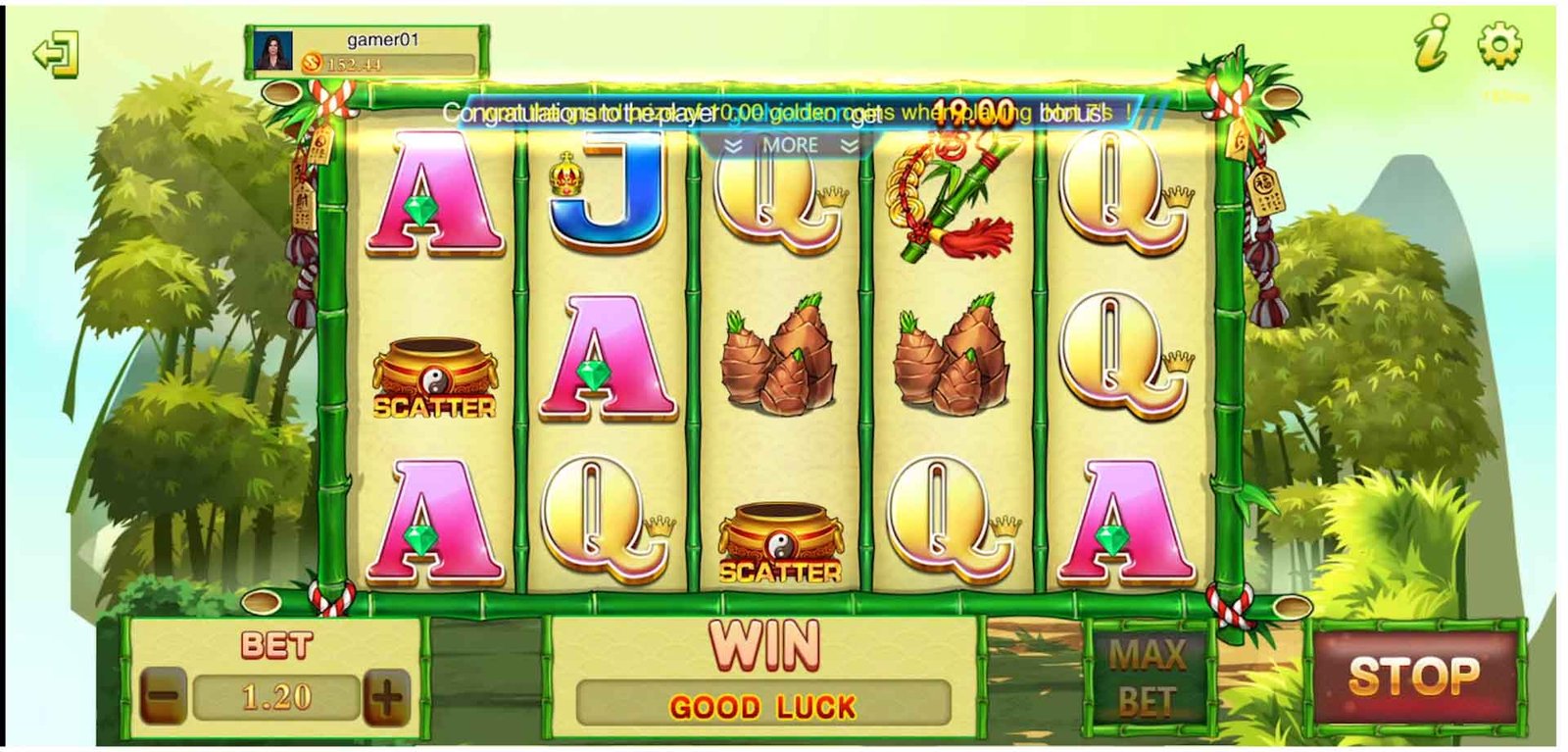Increase the bet with the plus button
The width and height of the screenshot is (1568, 752).
386,698
